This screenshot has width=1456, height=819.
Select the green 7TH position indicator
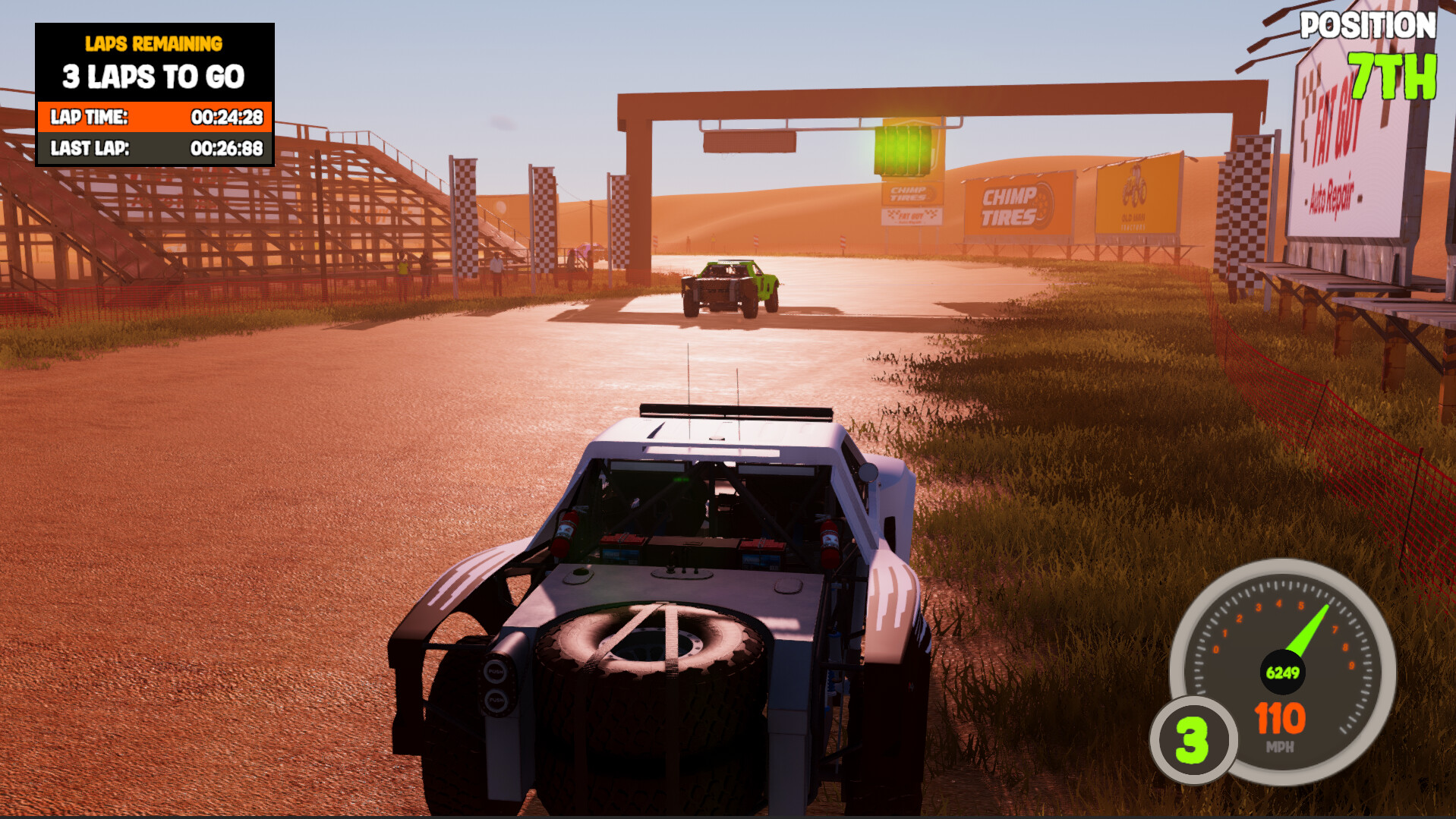[1392, 77]
